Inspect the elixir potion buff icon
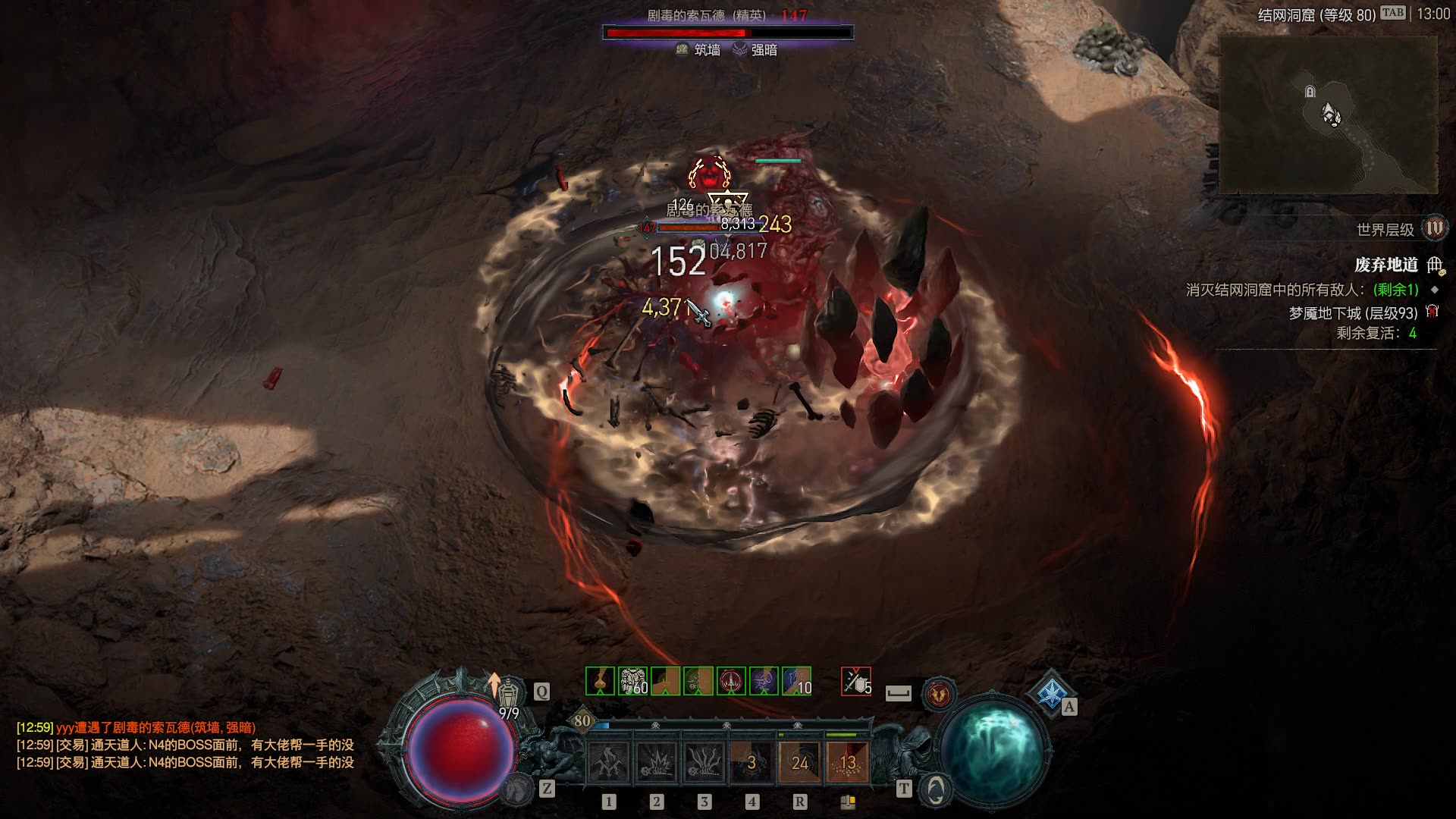The width and height of the screenshot is (1456, 819). (x=600, y=681)
